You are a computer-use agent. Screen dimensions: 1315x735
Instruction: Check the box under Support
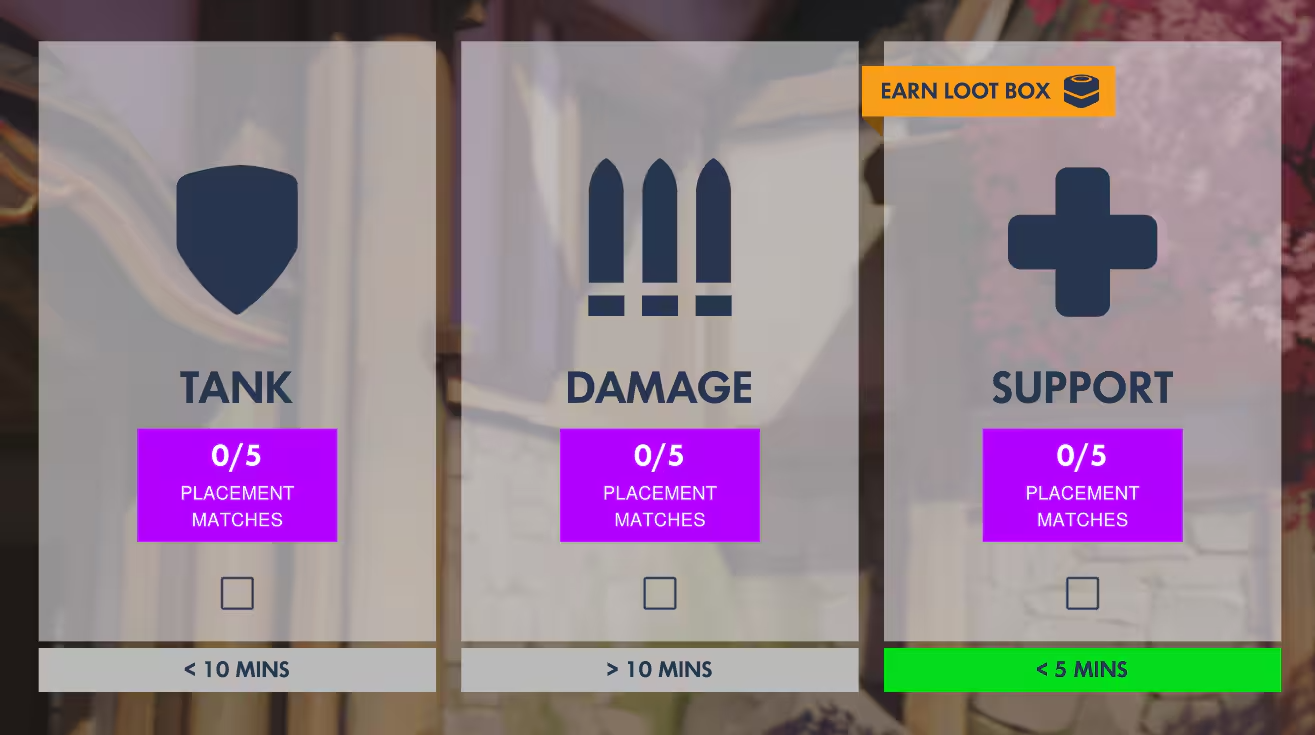tap(1082, 593)
